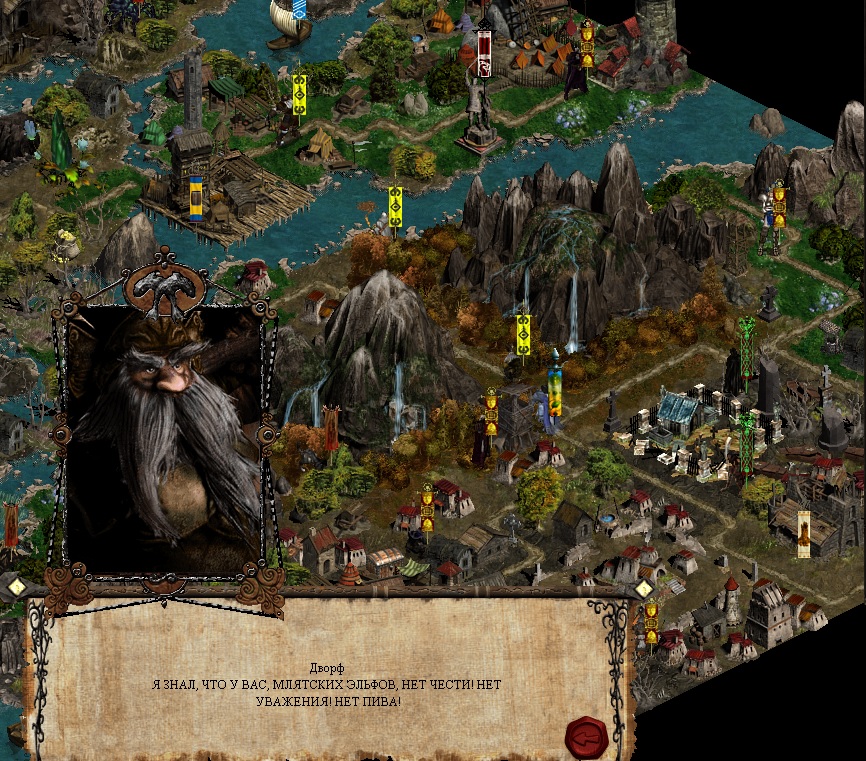Click the diamond ornament at dialogue's right corner
Viewport: 866px width, 761px height.
pyautogui.click(x=645, y=588)
